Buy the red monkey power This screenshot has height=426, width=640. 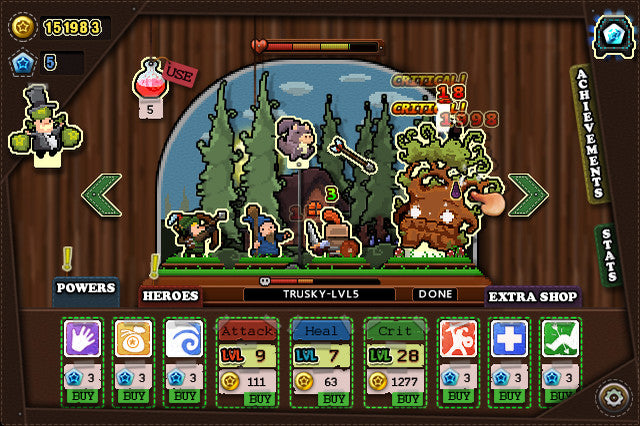[x=458, y=397]
